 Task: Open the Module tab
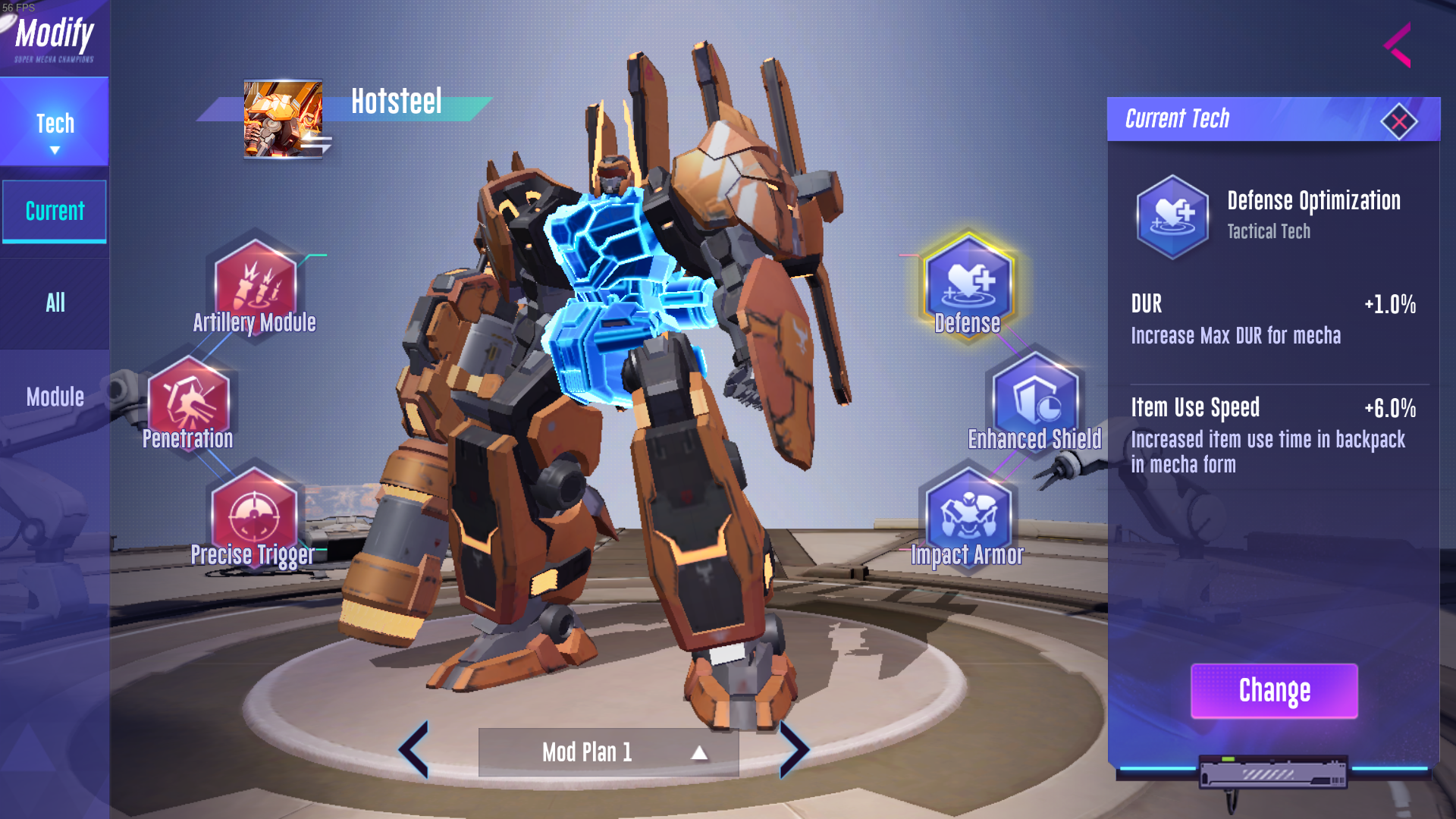coord(55,397)
